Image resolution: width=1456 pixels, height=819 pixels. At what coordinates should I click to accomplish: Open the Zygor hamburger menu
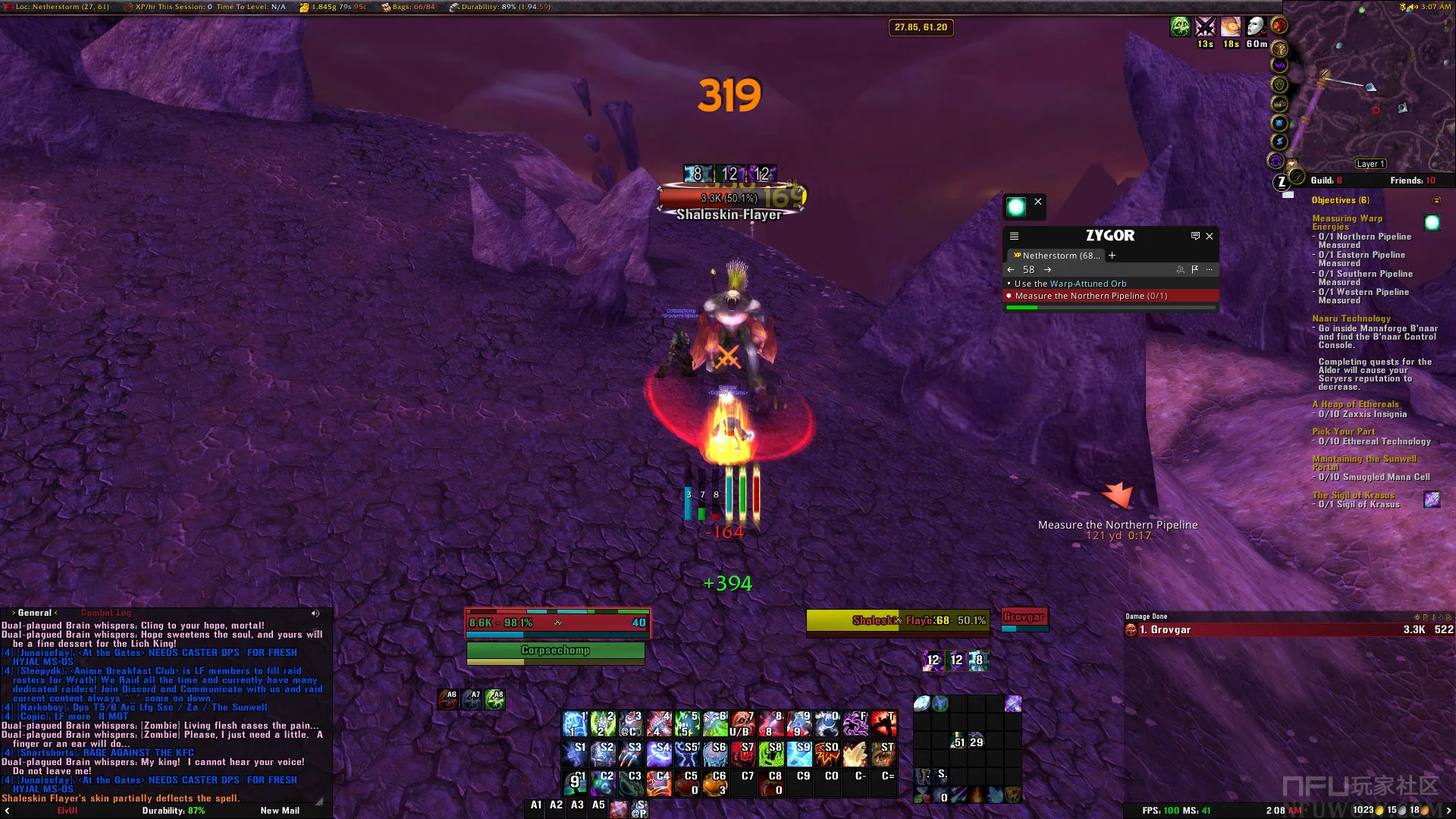click(x=1014, y=237)
